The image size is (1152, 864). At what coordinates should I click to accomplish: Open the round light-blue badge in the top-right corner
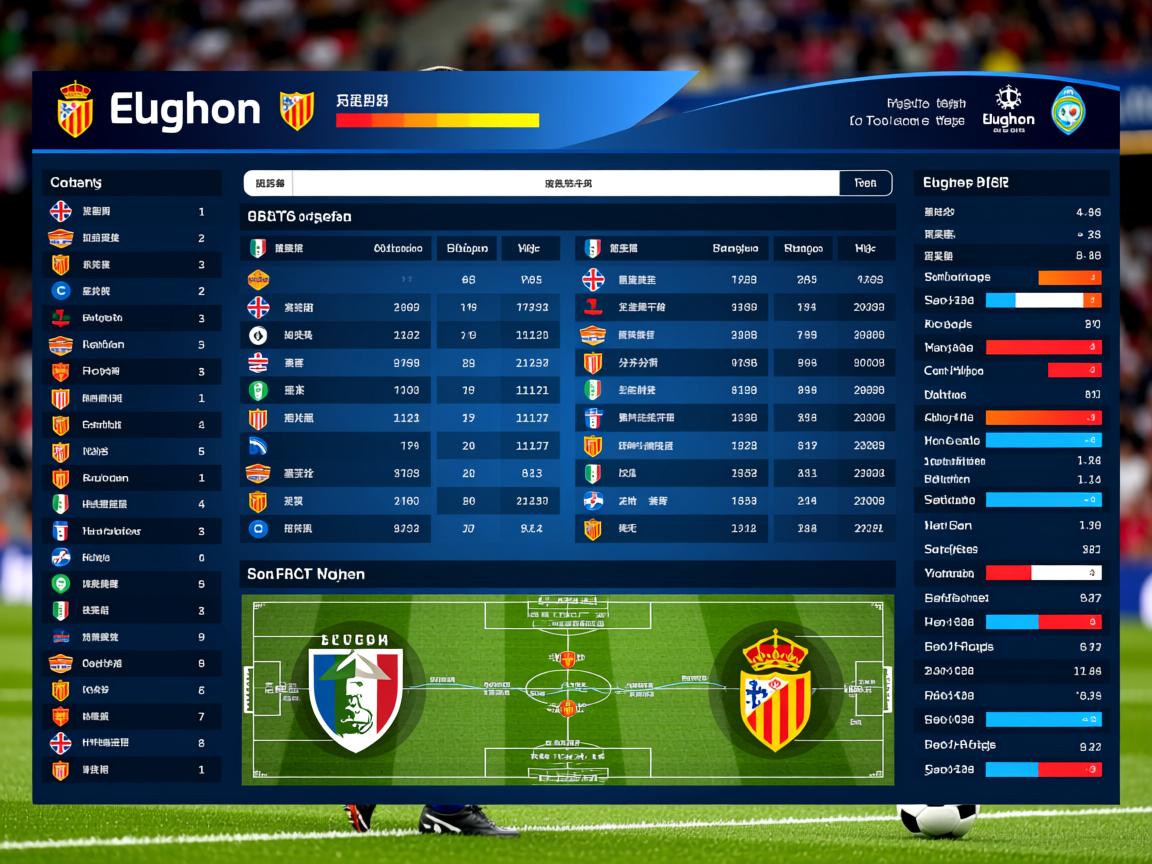1068,110
